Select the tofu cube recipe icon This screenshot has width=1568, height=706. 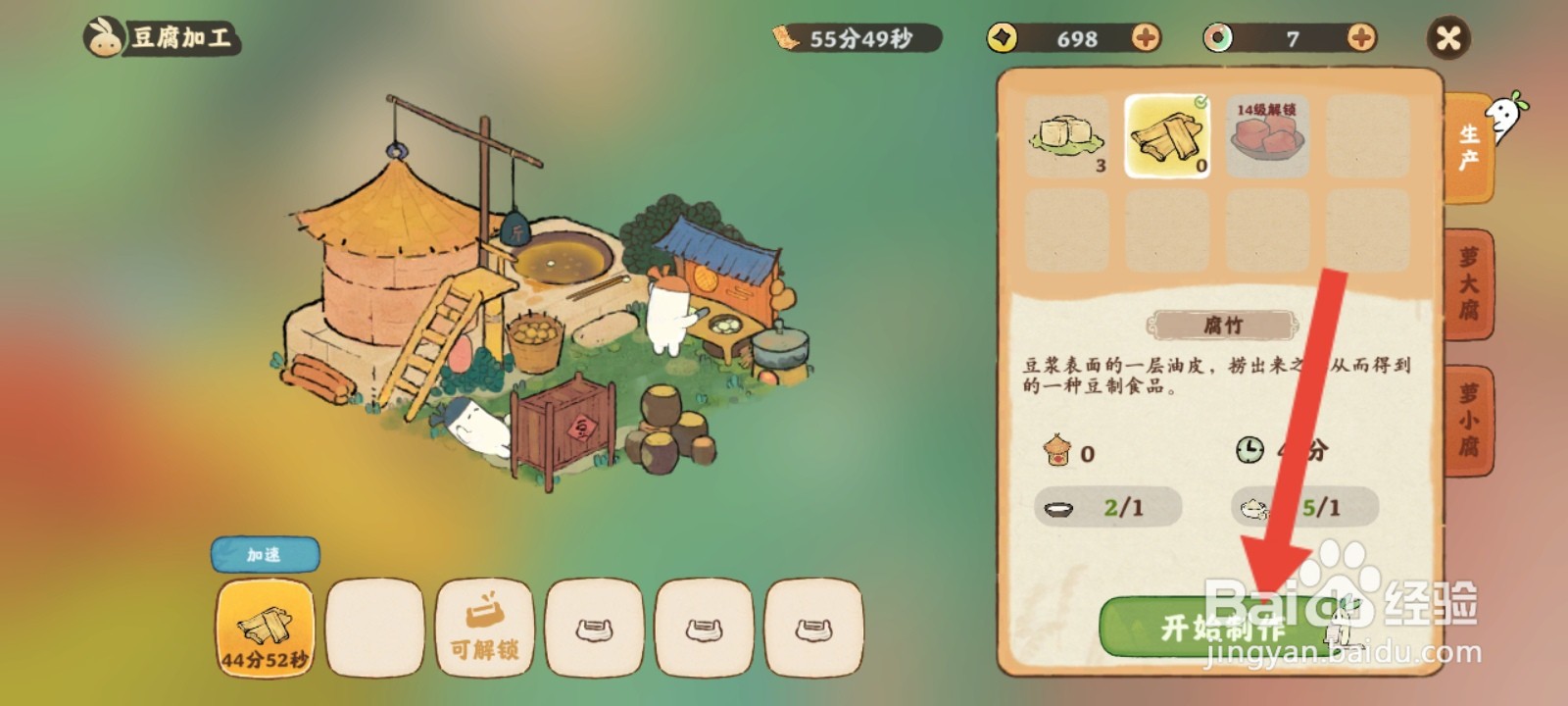click(1068, 135)
